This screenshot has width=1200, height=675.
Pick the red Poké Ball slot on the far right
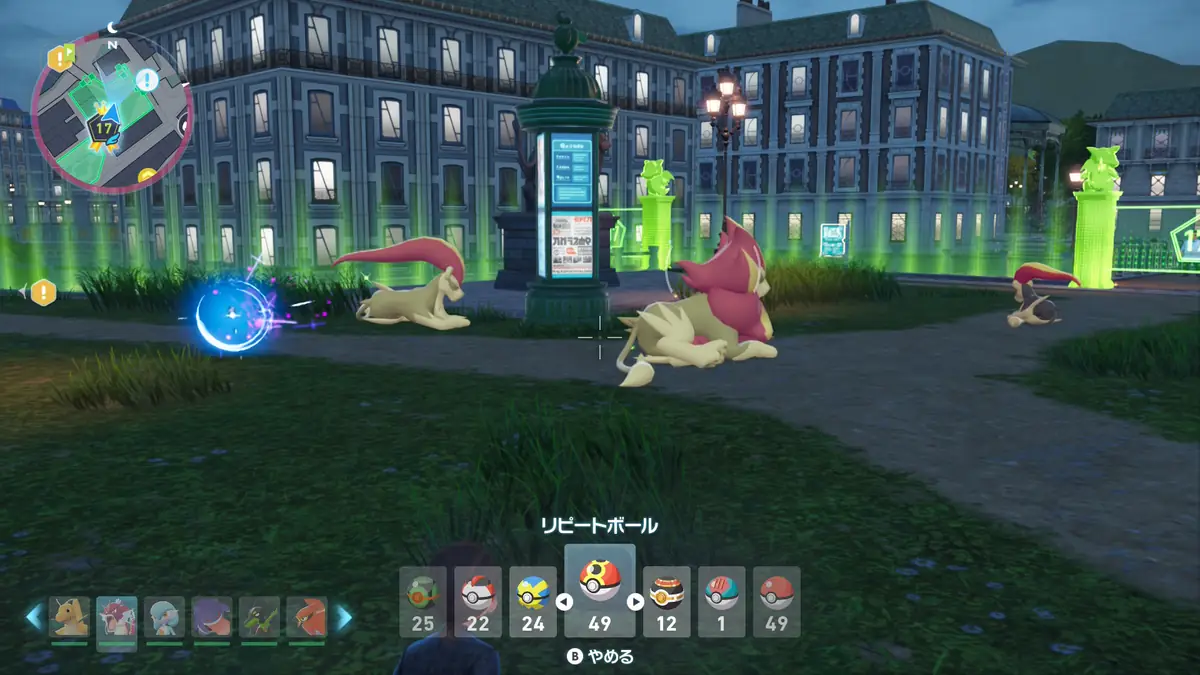[776, 602]
